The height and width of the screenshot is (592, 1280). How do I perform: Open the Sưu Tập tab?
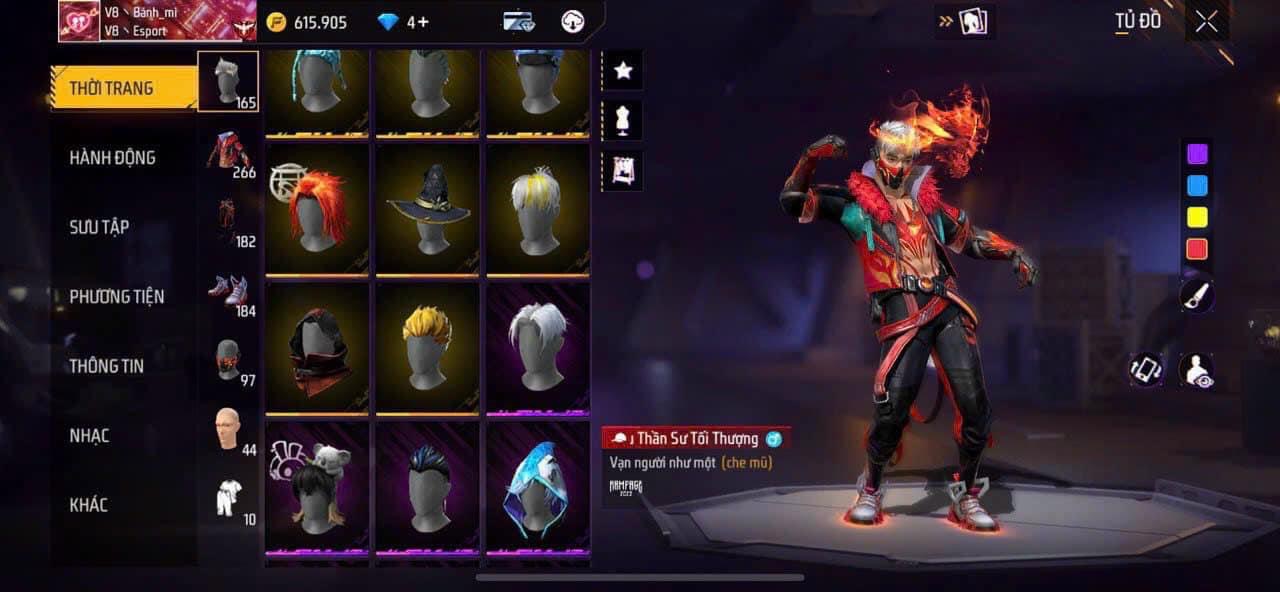tap(99, 227)
